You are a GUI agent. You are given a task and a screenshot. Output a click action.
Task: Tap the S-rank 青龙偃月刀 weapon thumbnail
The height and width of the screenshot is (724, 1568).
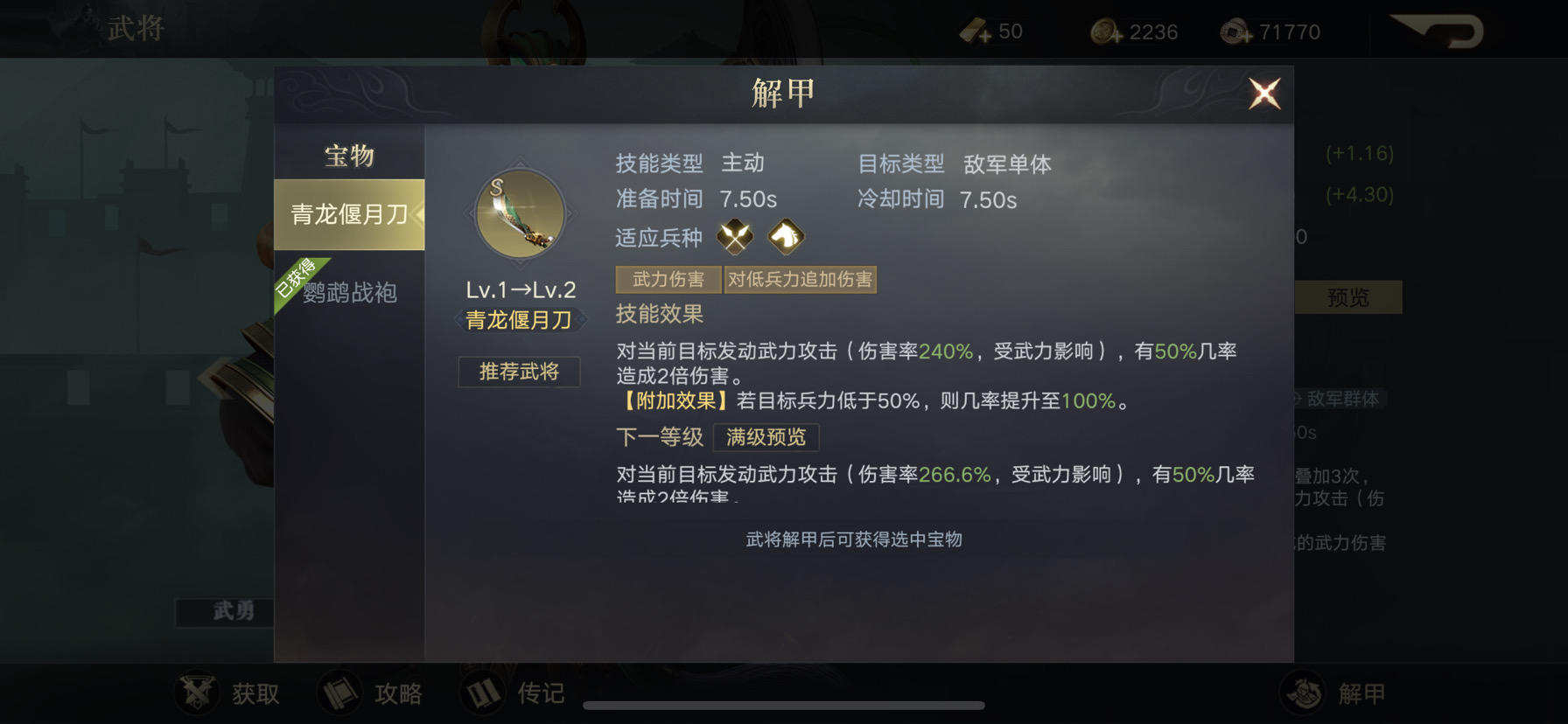[x=518, y=212]
